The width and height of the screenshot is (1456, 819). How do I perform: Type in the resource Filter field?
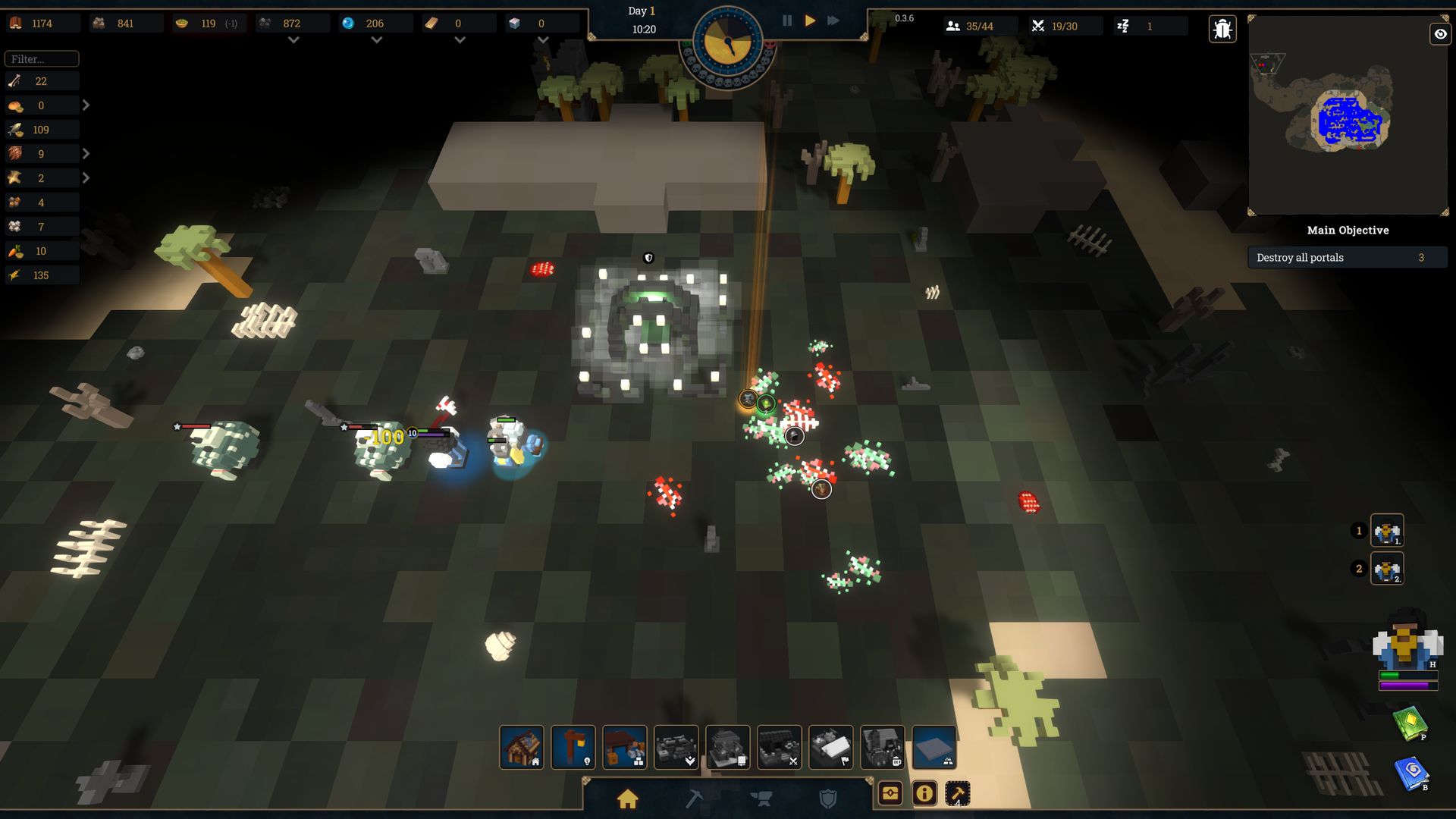point(42,59)
